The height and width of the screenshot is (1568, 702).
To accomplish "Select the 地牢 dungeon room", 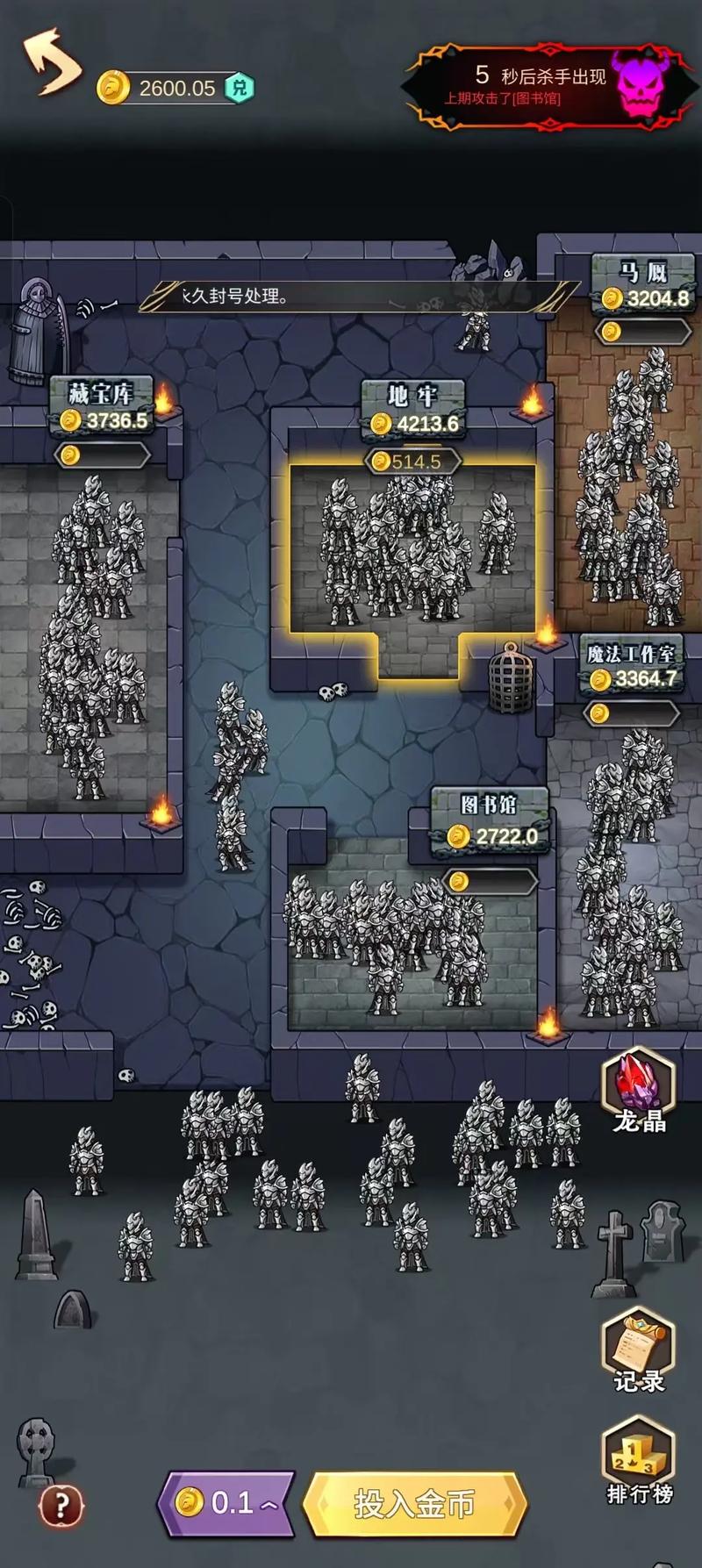I will [x=412, y=548].
